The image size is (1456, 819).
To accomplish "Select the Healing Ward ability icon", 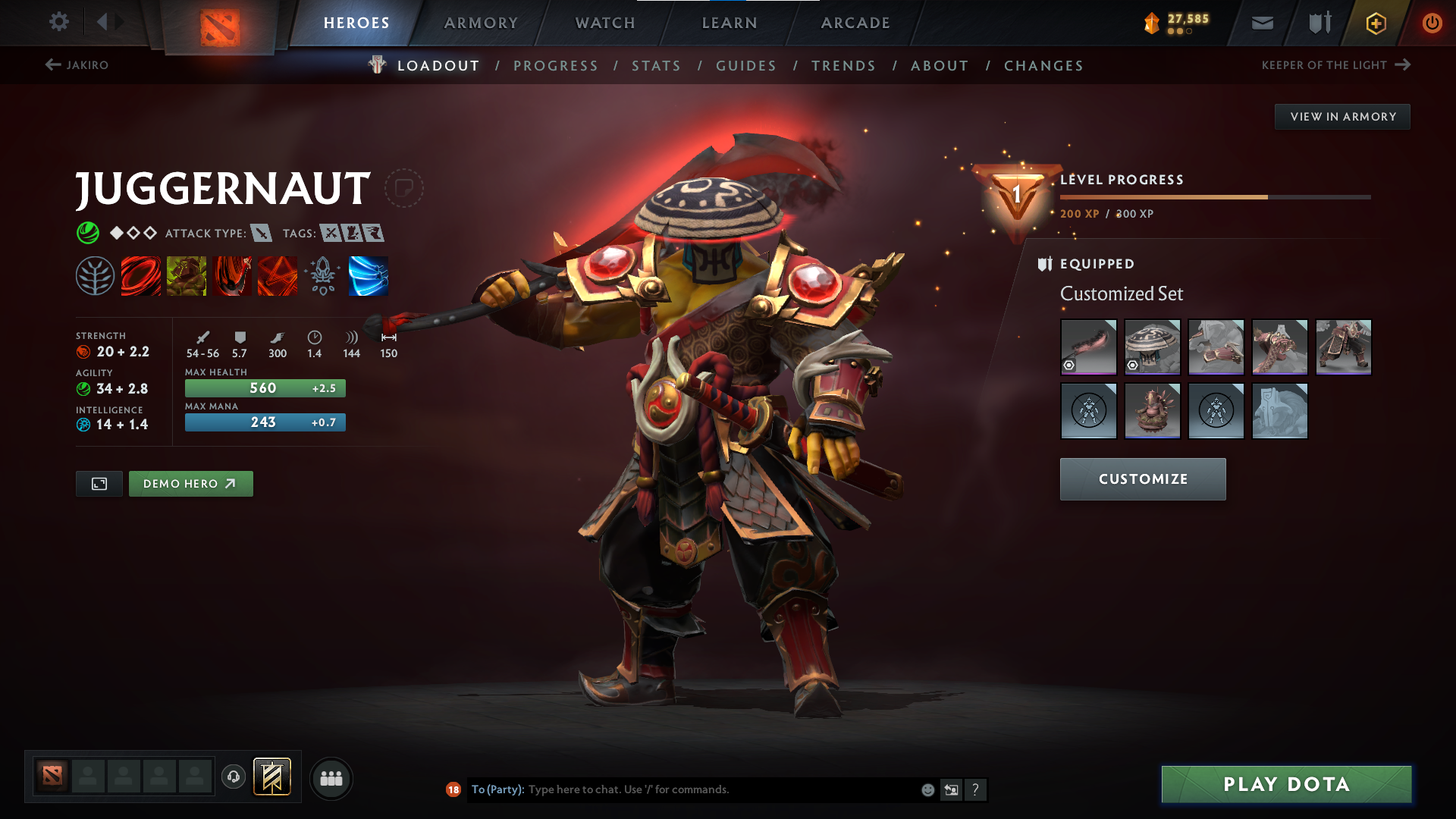I will [x=187, y=276].
